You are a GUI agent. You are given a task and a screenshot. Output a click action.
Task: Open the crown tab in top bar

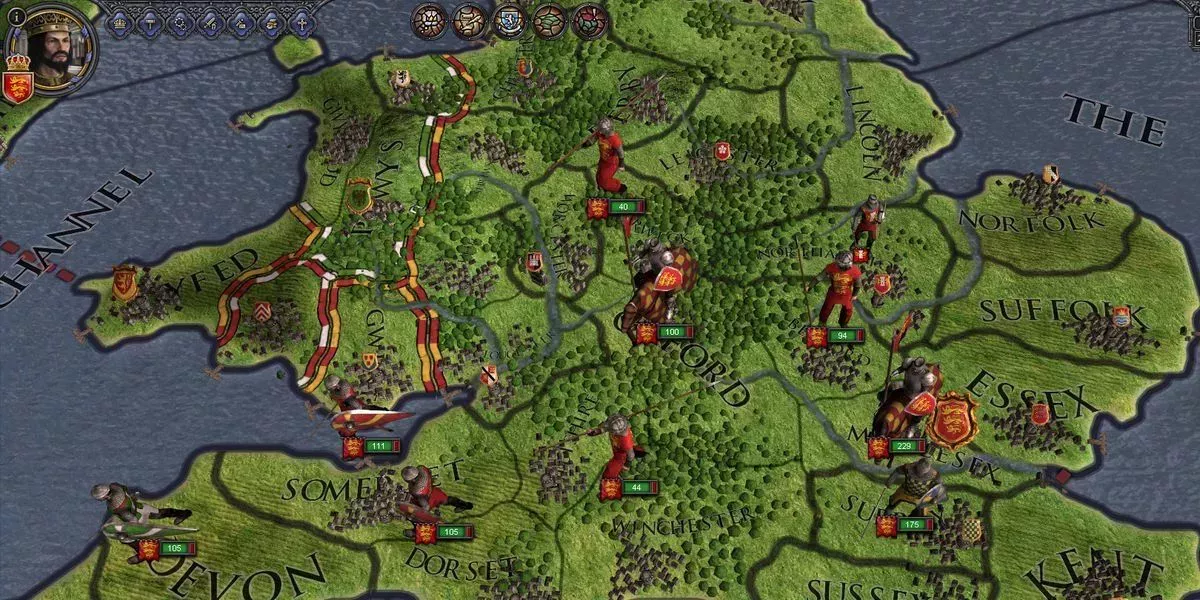pos(120,22)
